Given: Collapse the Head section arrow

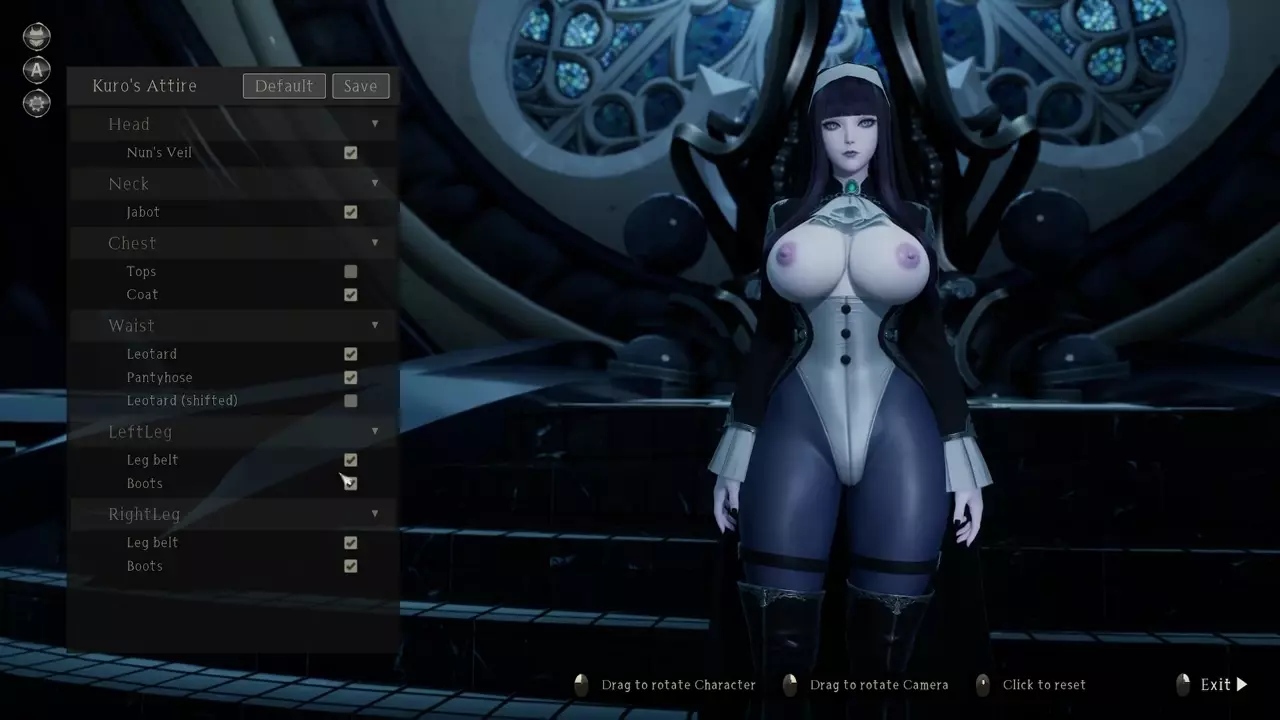Looking at the screenshot, I should click(x=375, y=124).
